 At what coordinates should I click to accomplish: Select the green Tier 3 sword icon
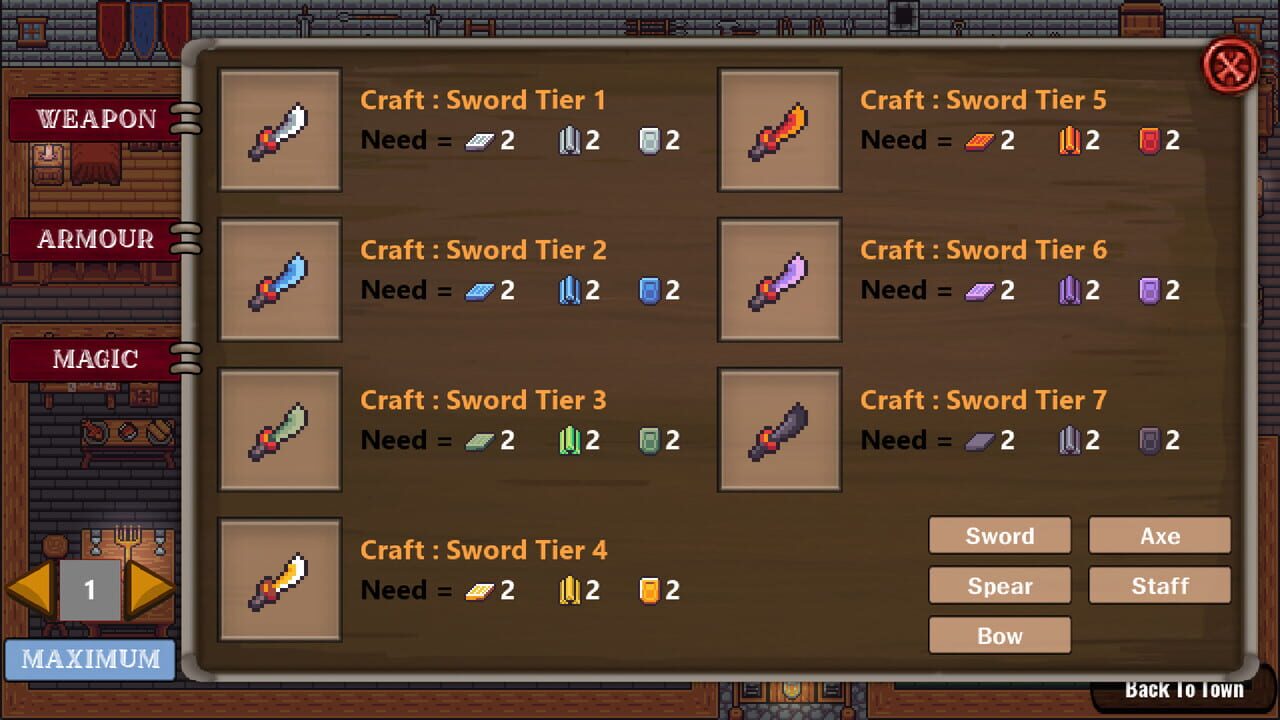[280, 430]
